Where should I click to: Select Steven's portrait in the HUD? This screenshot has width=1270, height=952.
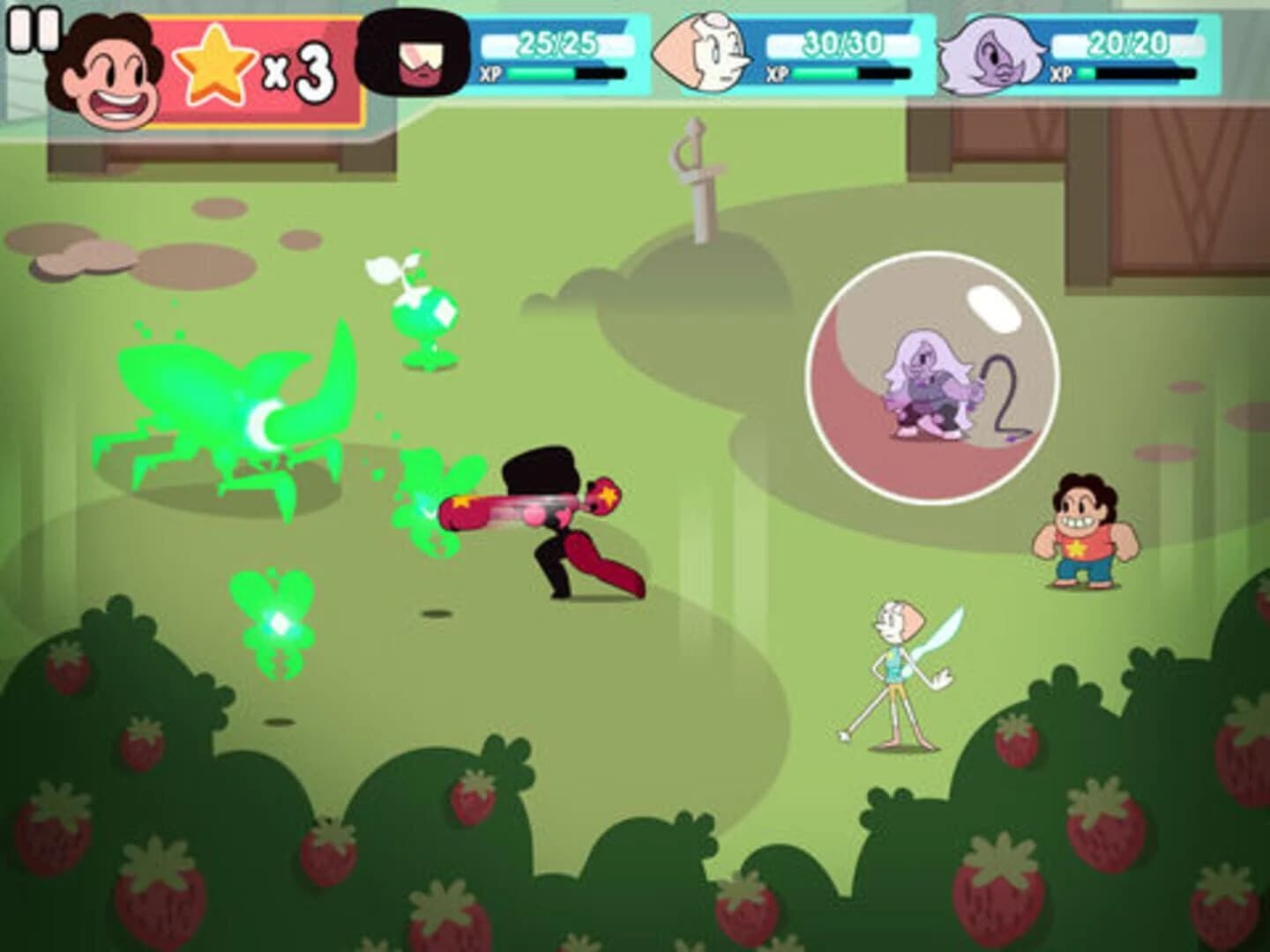pos(104,69)
